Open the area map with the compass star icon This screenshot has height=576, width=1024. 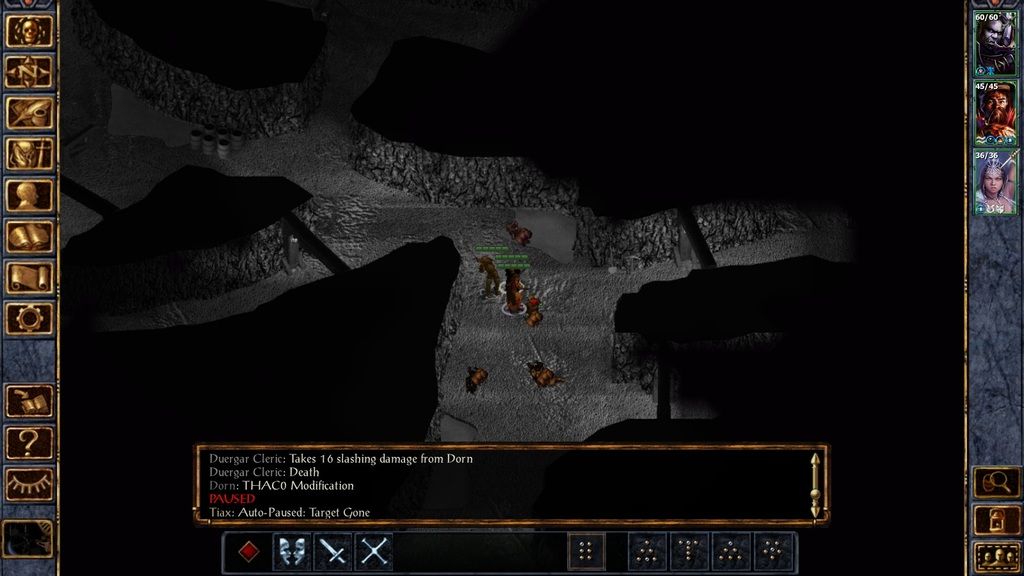click(x=29, y=71)
